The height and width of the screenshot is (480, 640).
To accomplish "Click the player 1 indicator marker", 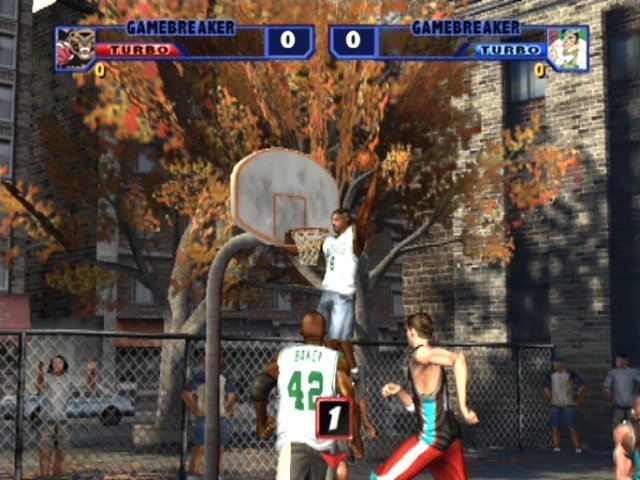I will pyautogui.click(x=334, y=418).
